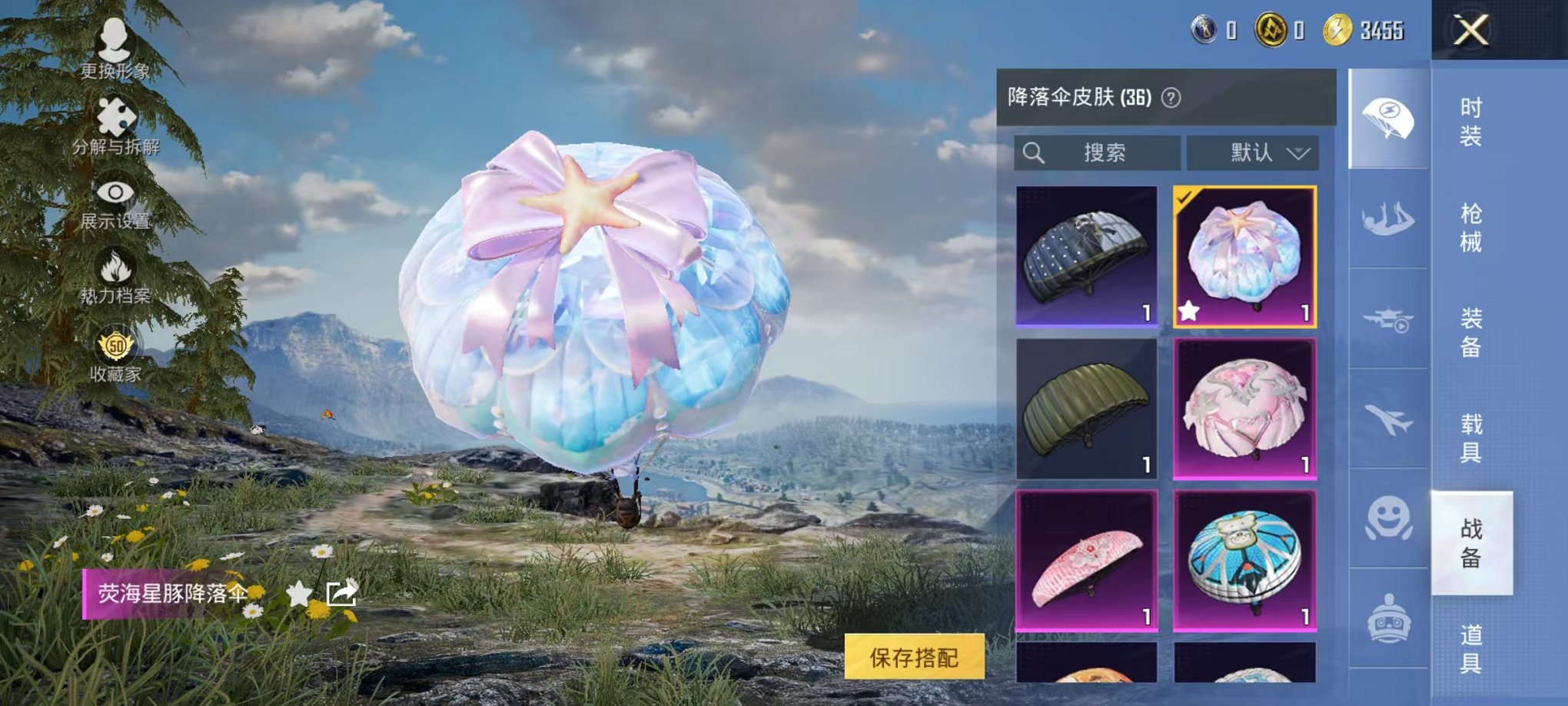Open the 热力档案 flame icon
This screenshot has width=1568, height=706.
point(114,265)
